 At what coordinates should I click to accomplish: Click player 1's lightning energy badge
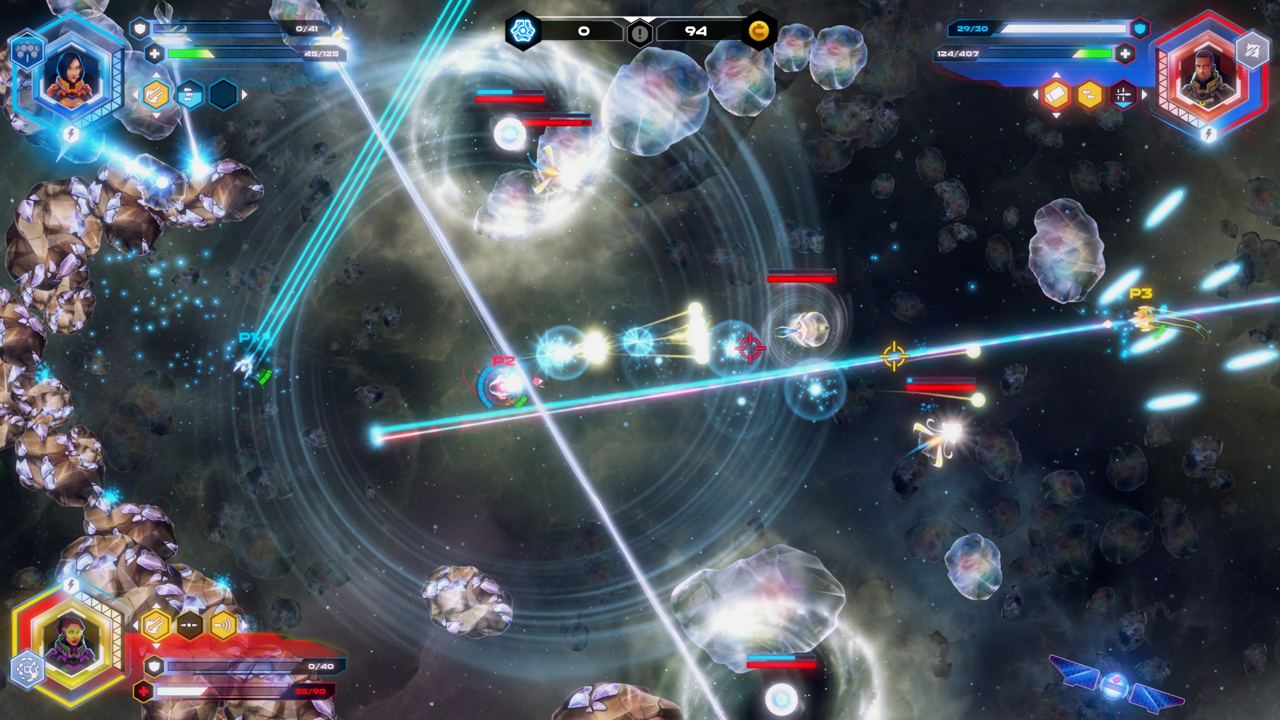71,133
